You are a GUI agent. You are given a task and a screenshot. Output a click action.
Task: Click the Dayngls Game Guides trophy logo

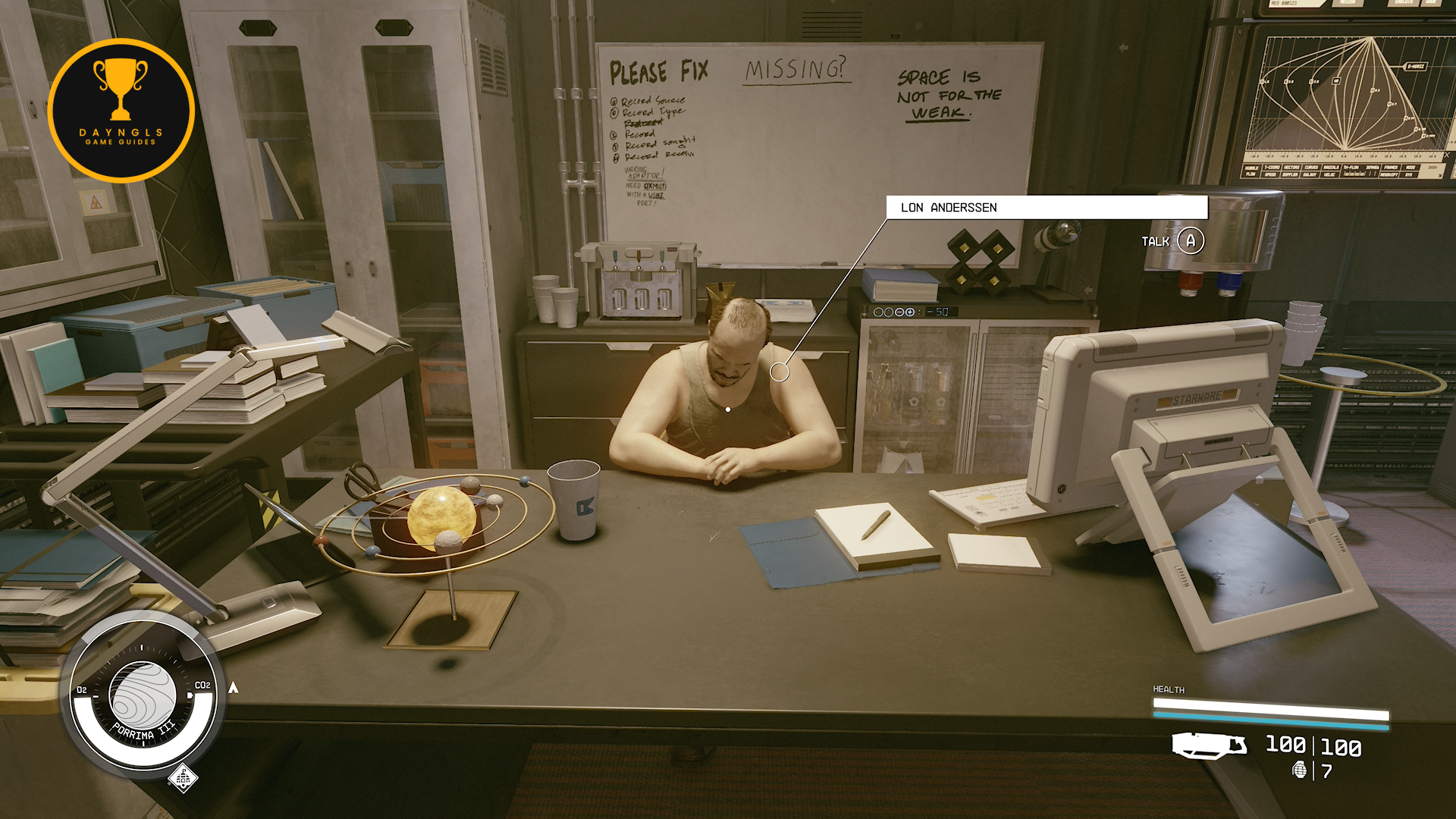click(121, 111)
